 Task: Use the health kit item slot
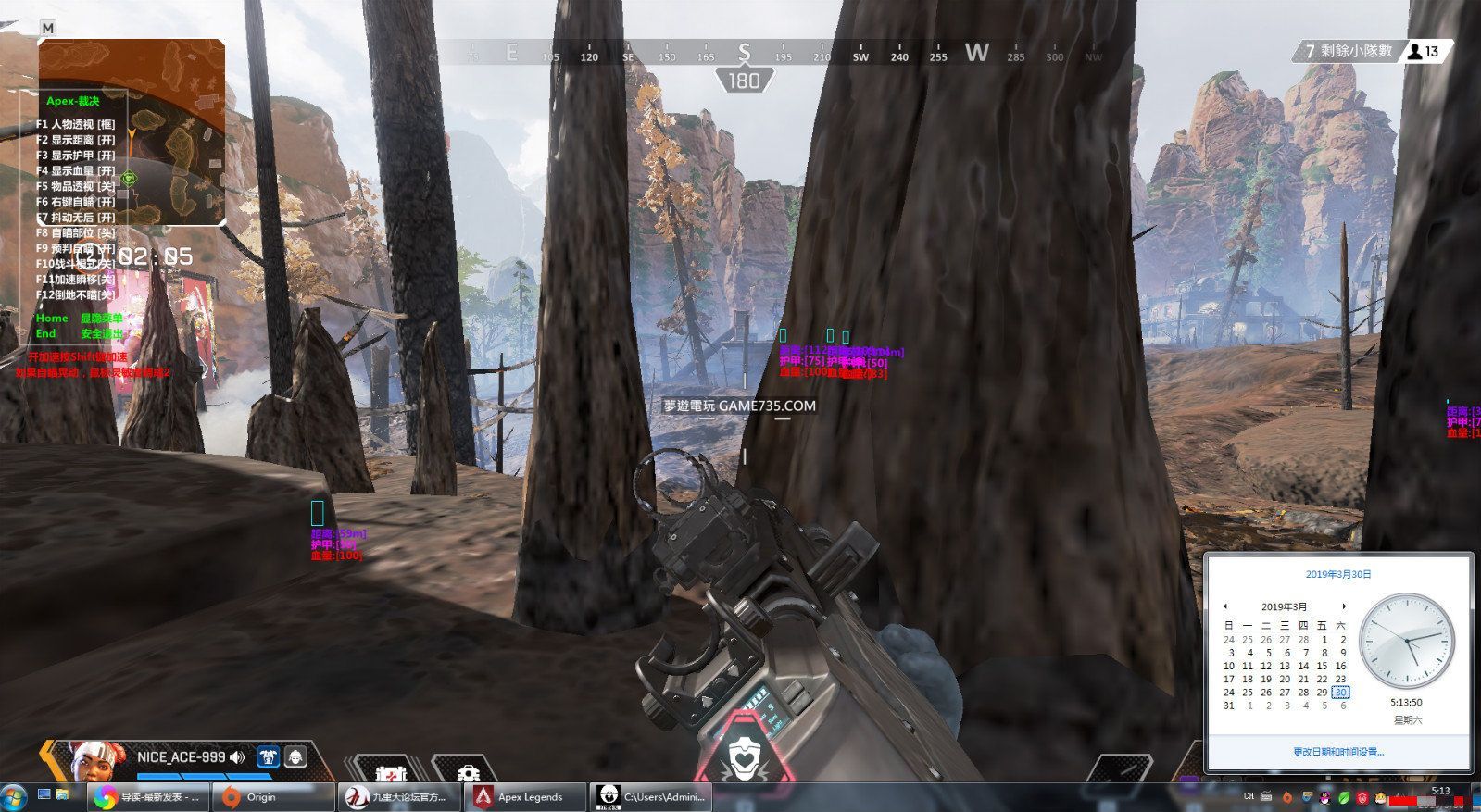point(385,770)
